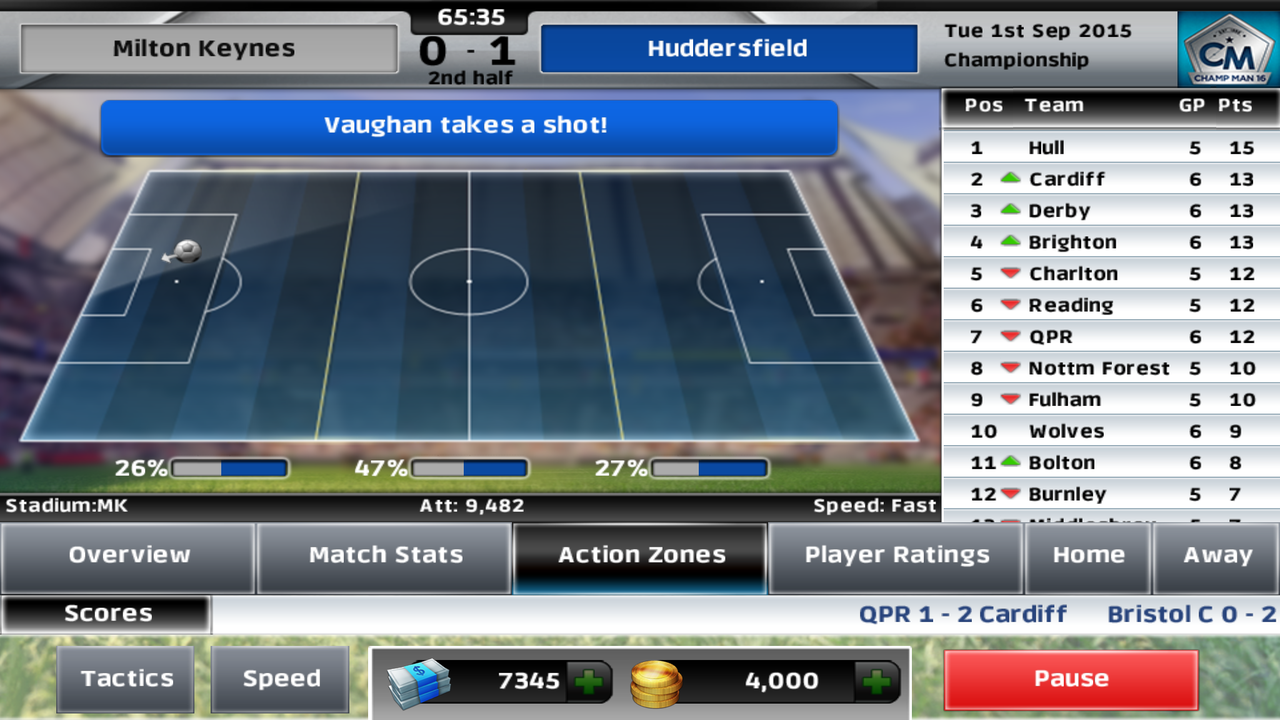Choose Cardiff in the league table

coord(1110,179)
